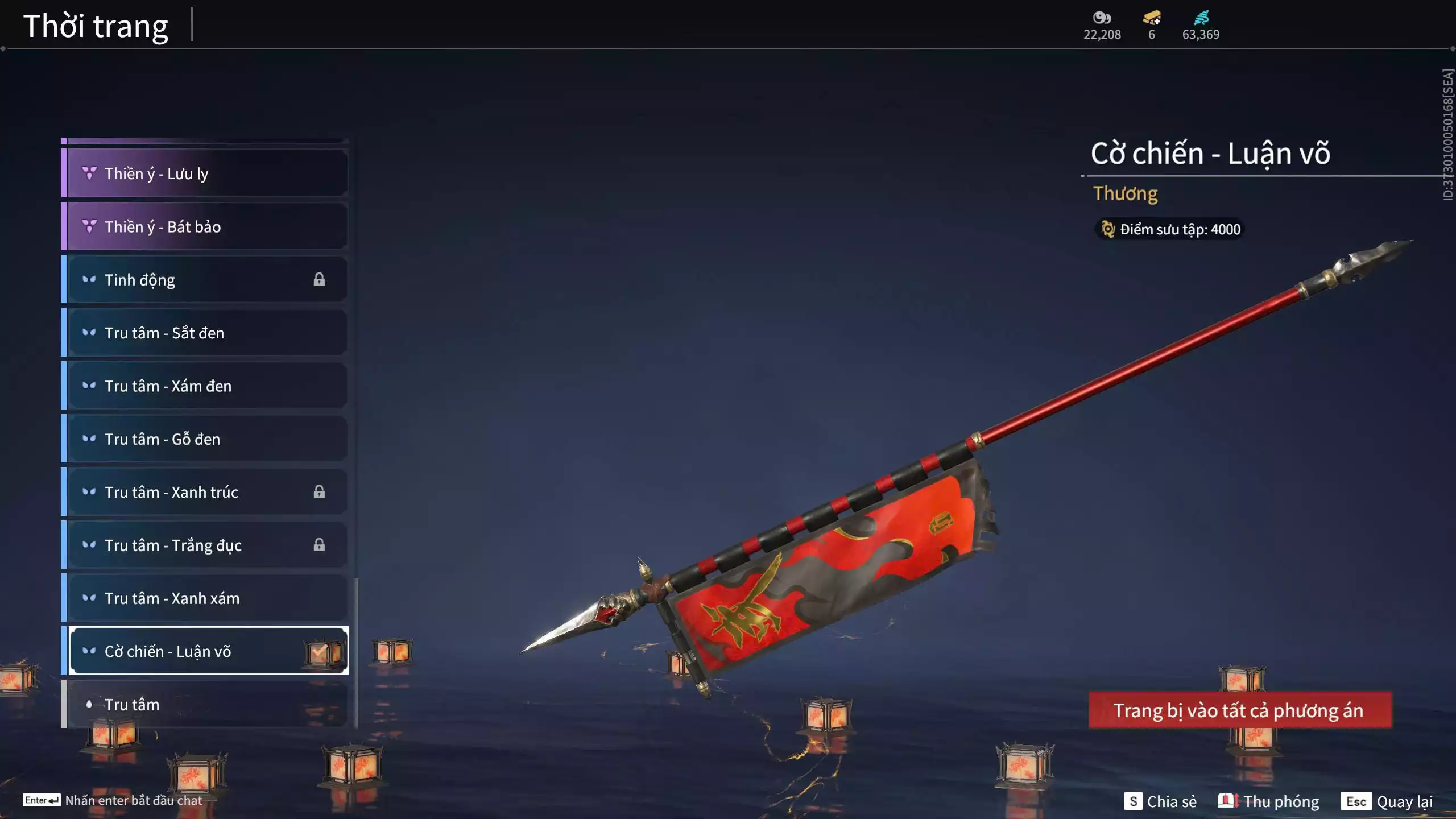Open the chat input prompt

coord(113,800)
